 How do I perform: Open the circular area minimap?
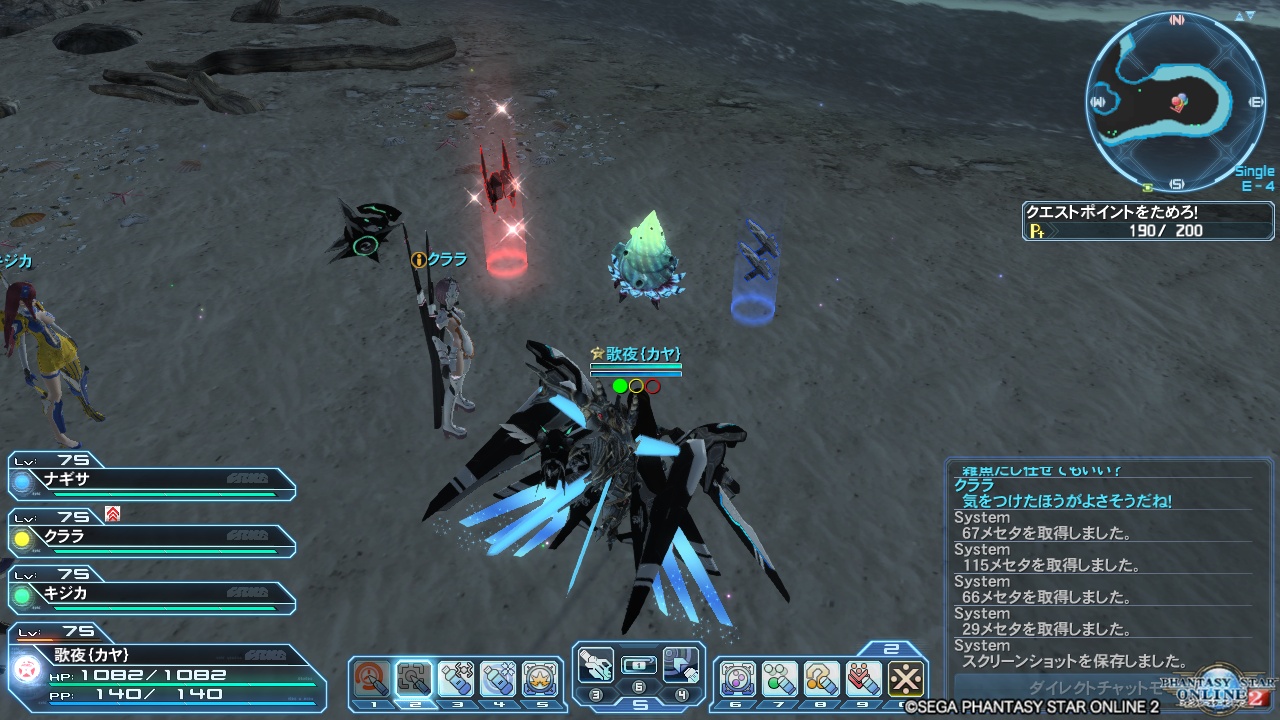(x=1176, y=102)
